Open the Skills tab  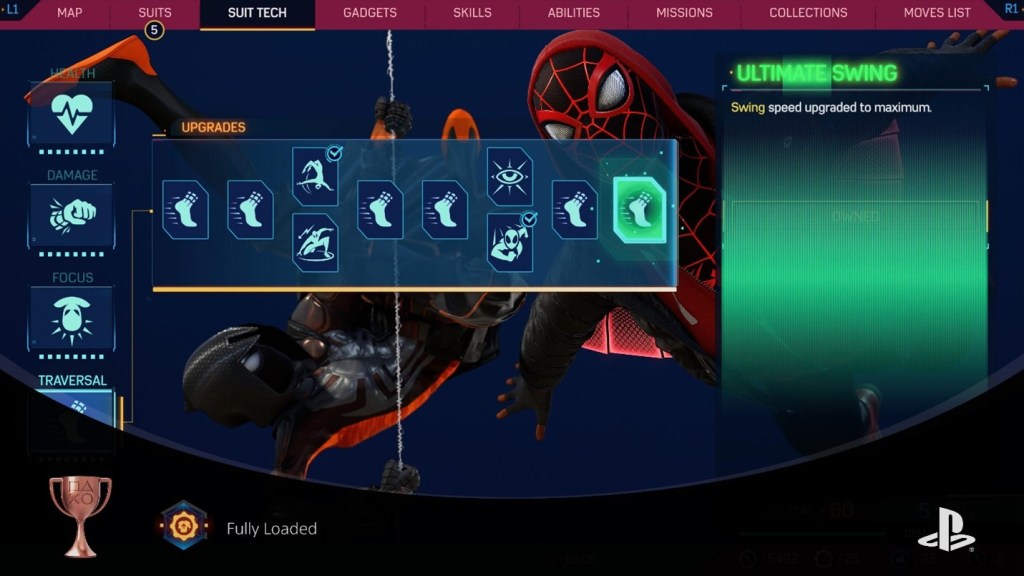click(472, 13)
